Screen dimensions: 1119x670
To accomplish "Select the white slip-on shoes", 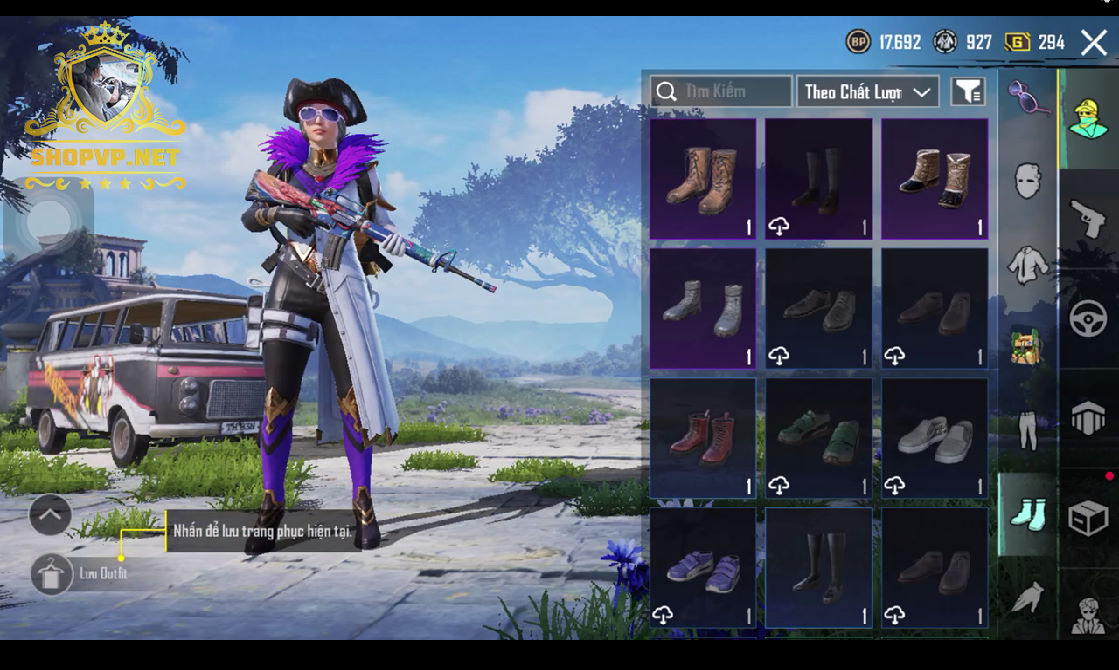I will 934,438.
